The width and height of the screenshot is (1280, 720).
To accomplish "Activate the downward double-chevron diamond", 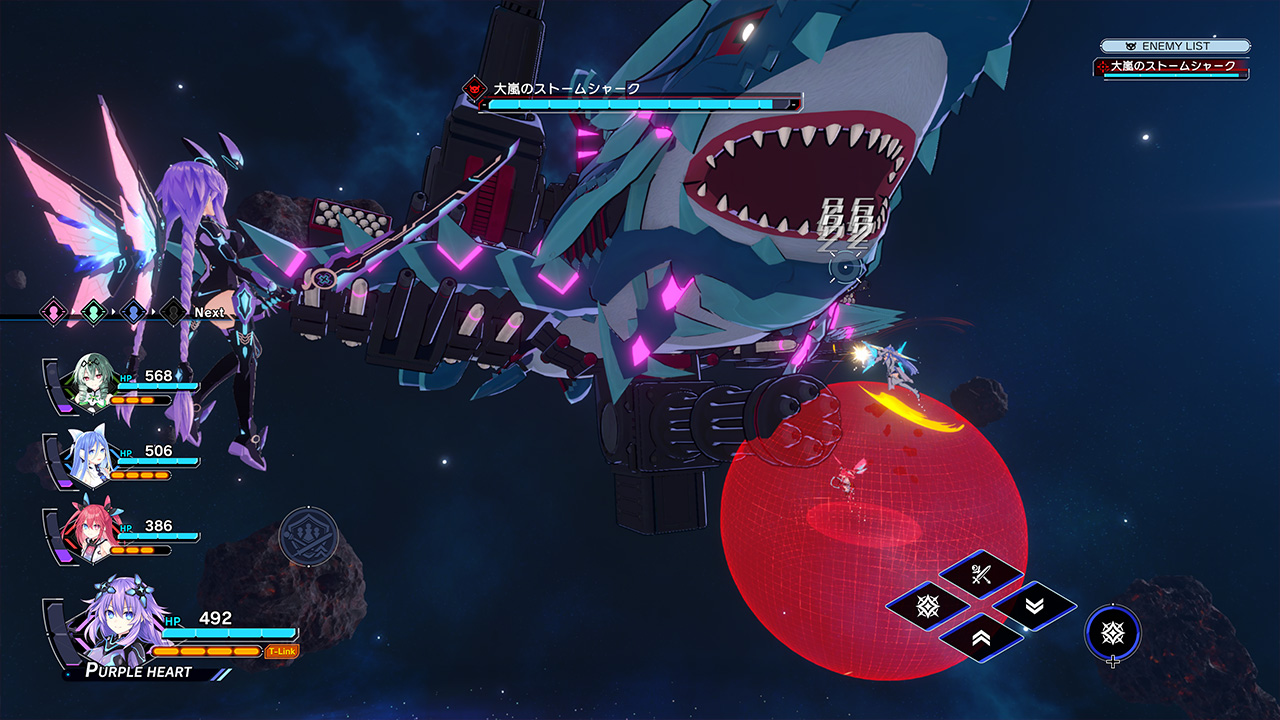I will [1034, 606].
